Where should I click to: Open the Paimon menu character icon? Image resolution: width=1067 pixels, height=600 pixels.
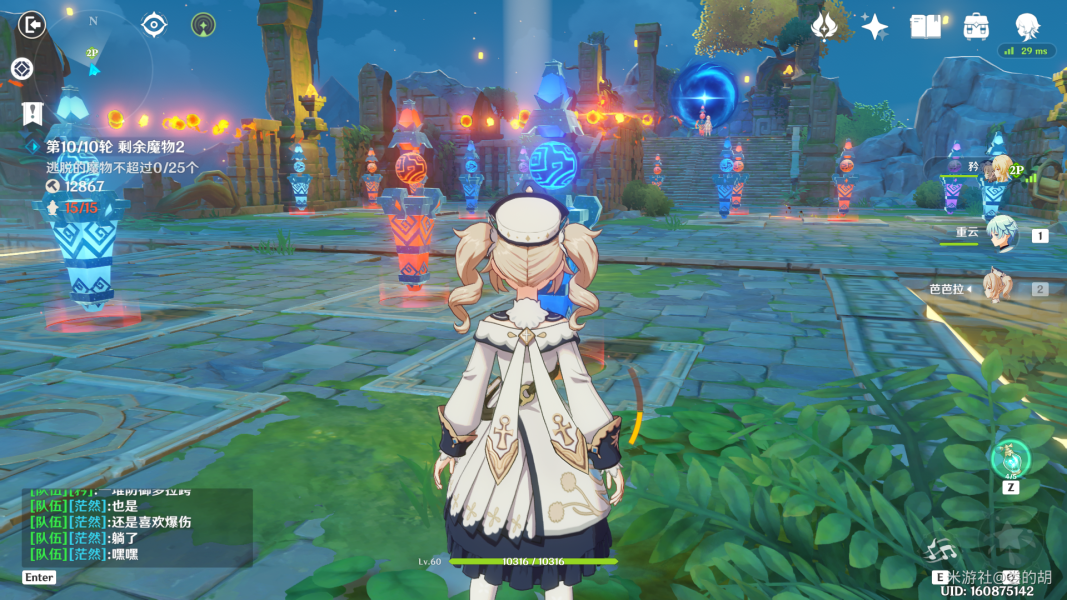1027,26
